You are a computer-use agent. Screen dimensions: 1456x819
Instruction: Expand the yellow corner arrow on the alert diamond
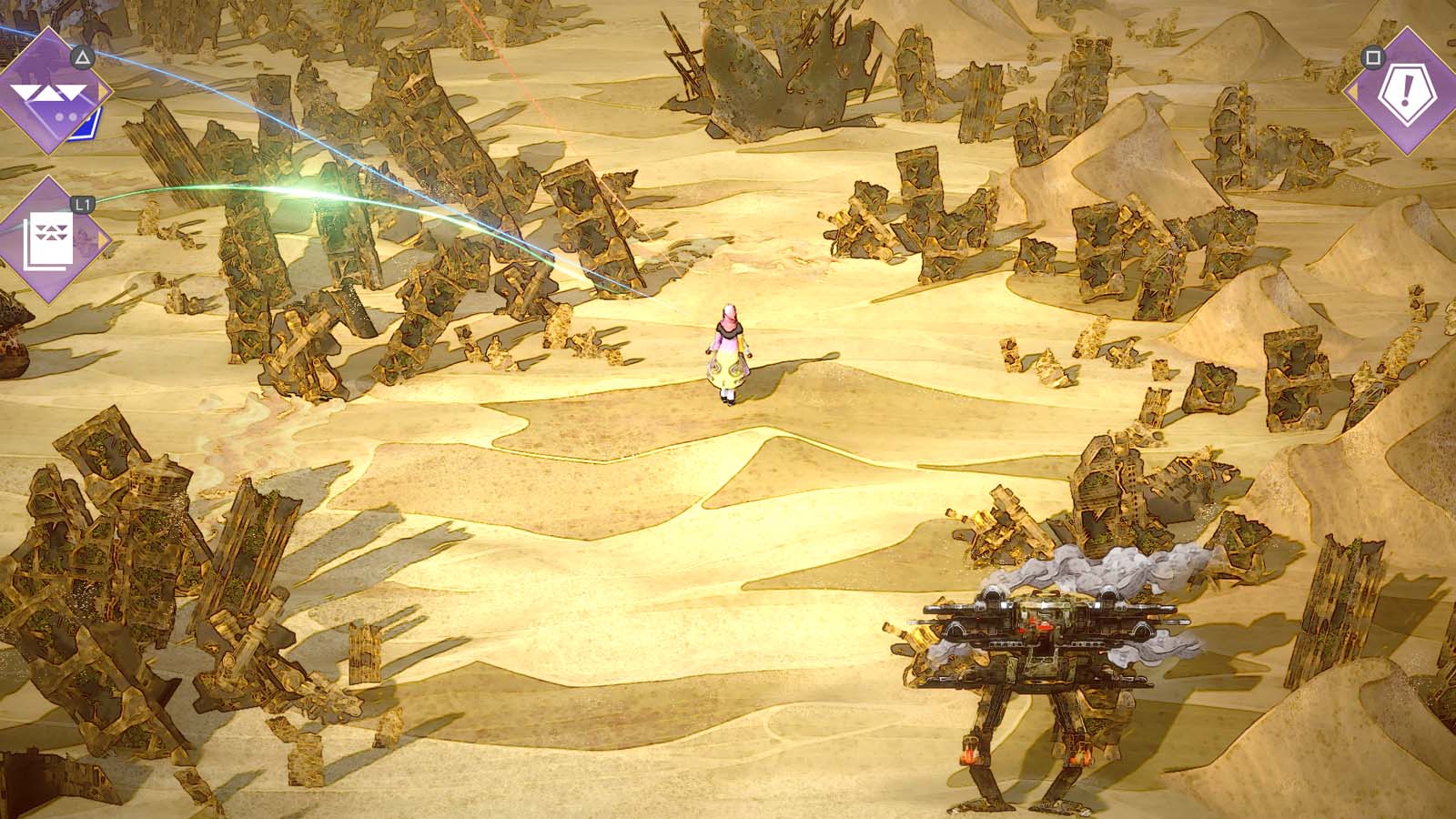pyautogui.click(x=1353, y=91)
